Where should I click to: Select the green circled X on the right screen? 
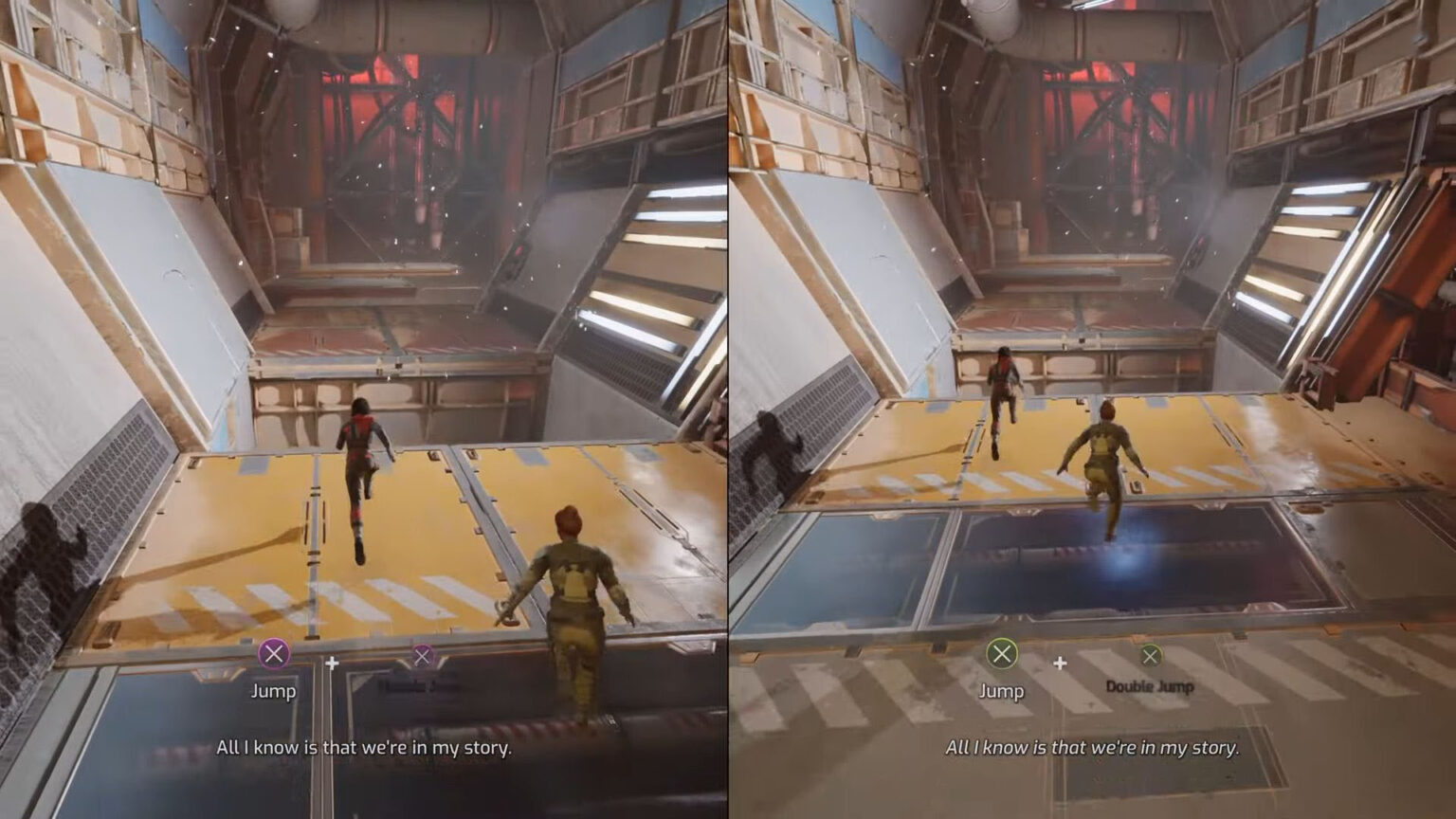point(1000,652)
